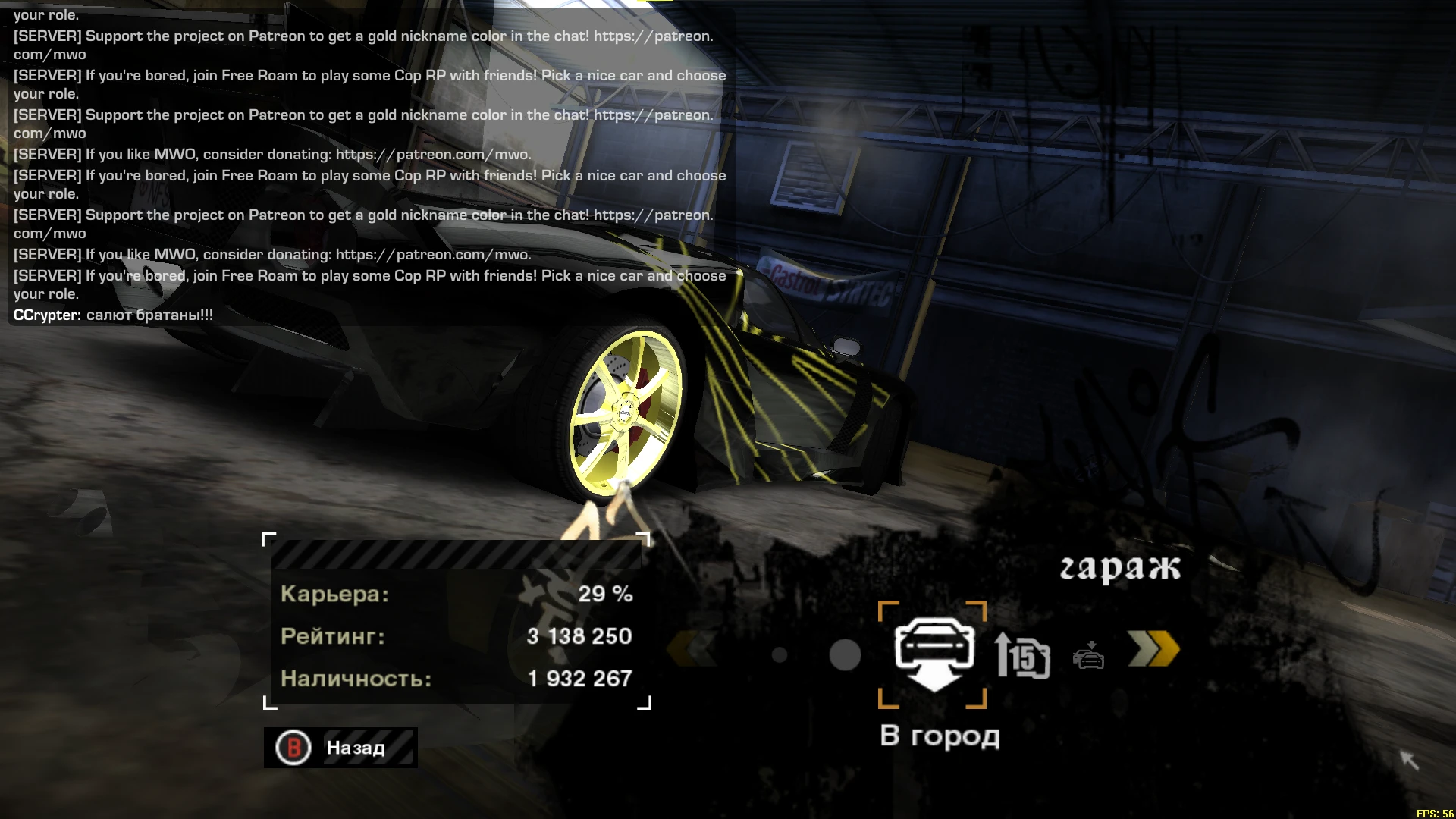The width and height of the screenshot is (1456, 819).
Task: Click the 'Наличность' cash value
Action: click(579, 678)
